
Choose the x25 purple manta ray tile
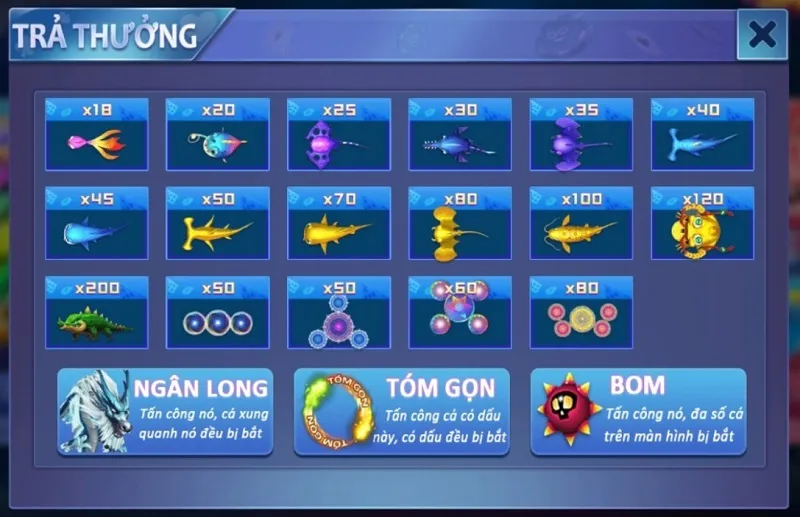(339, 134)
